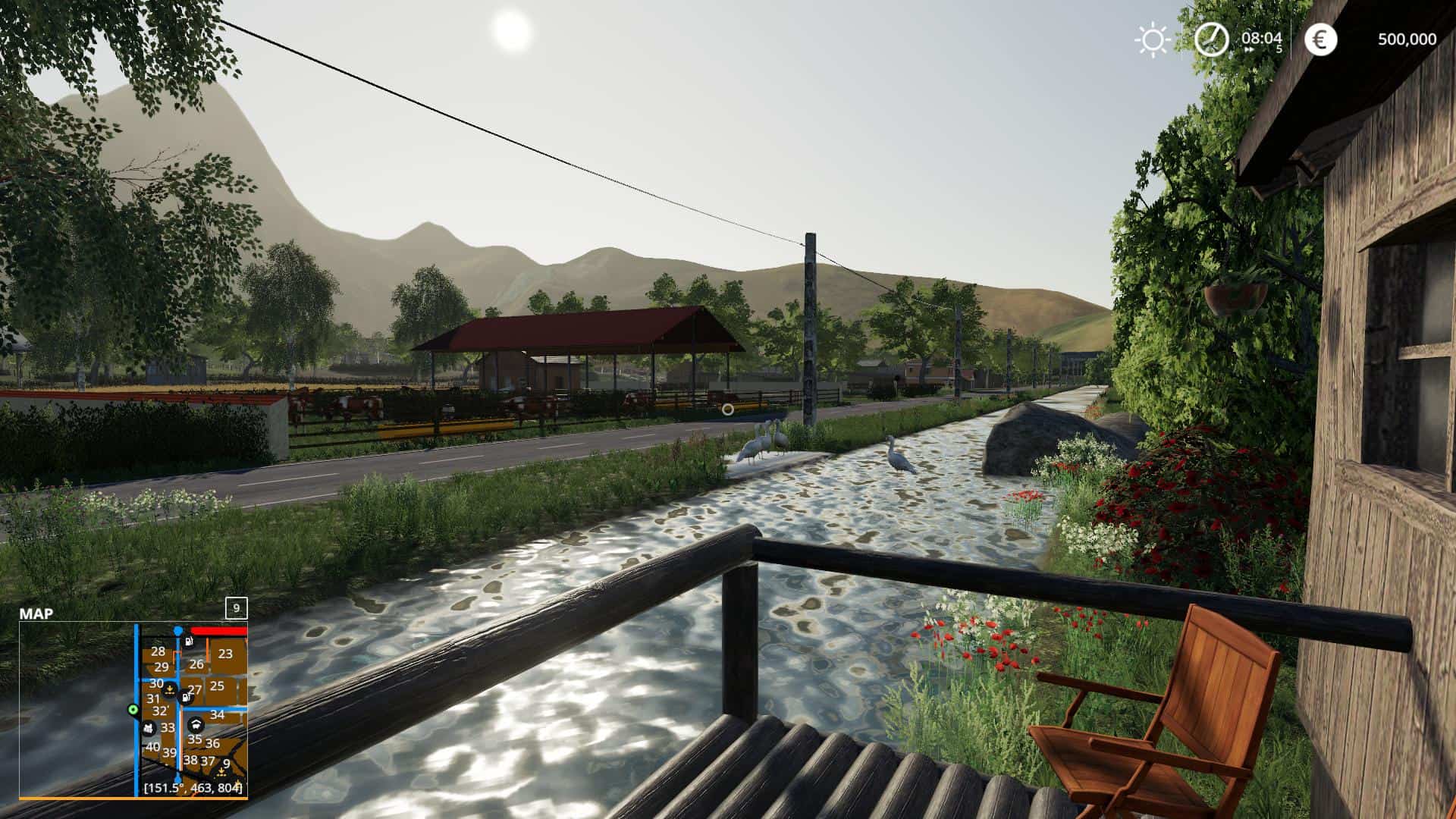Click the barn marker above field 35
The image size is (1456, 819).
coord(195,725)
